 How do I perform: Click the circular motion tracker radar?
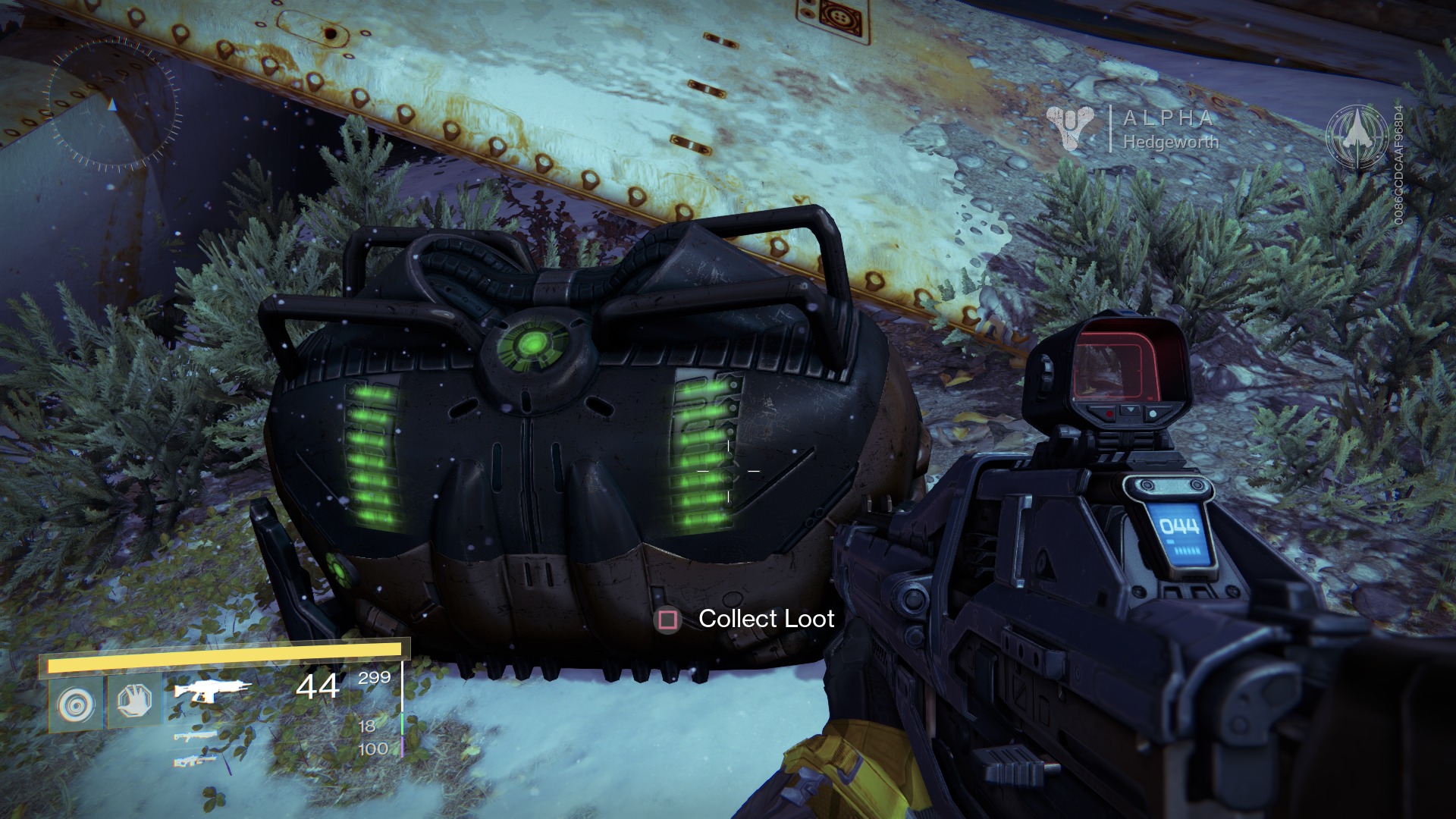tap(114, 104)
